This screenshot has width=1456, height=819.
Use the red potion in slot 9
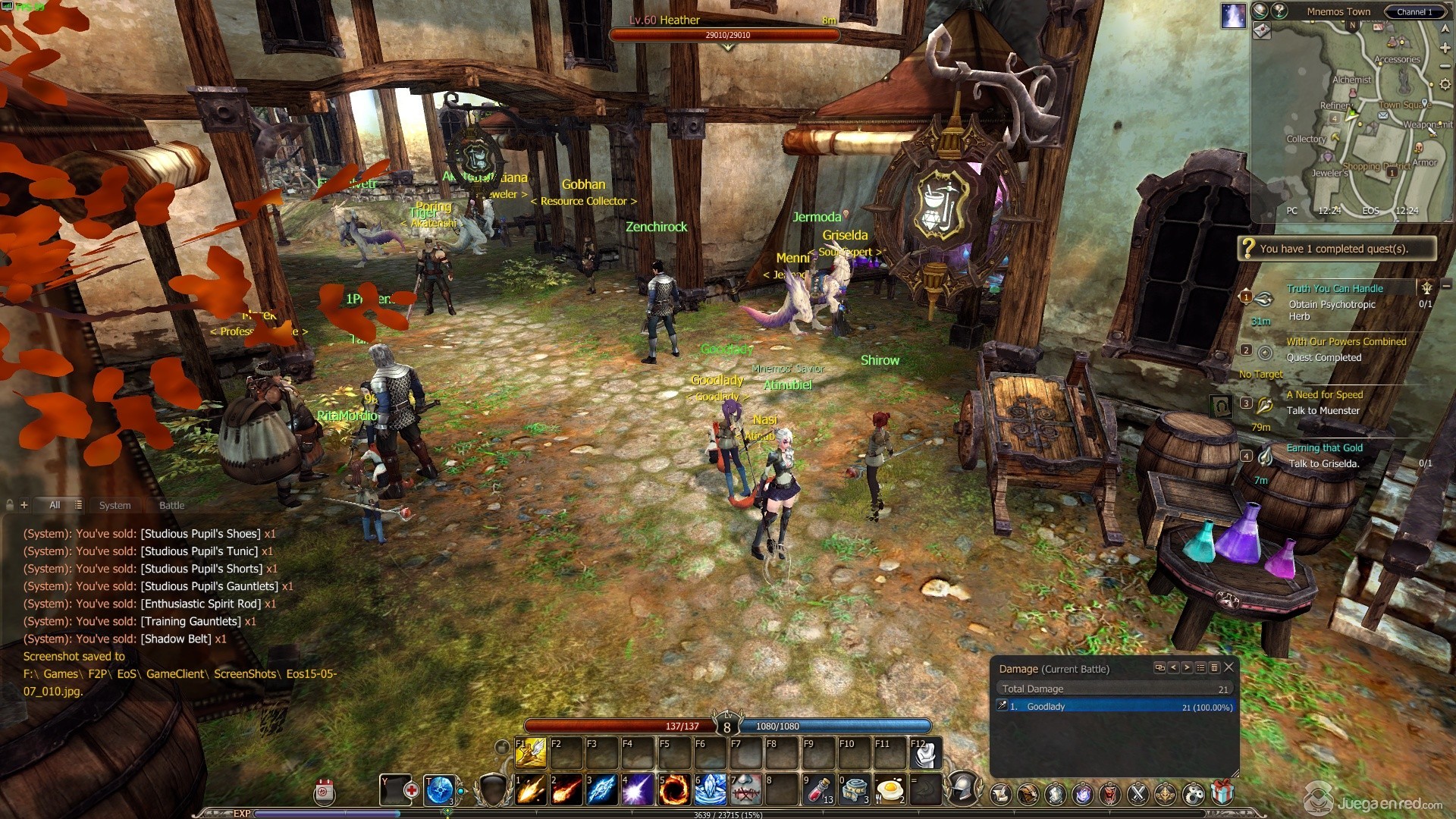tap(819, 790)
